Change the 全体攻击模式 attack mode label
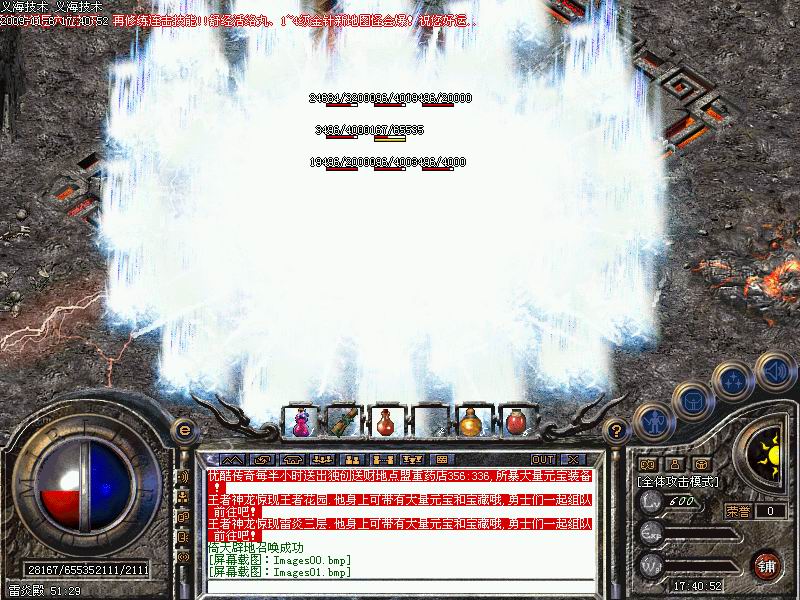The image size is (800, 600). pyautogui.click(x=682, y=481)
